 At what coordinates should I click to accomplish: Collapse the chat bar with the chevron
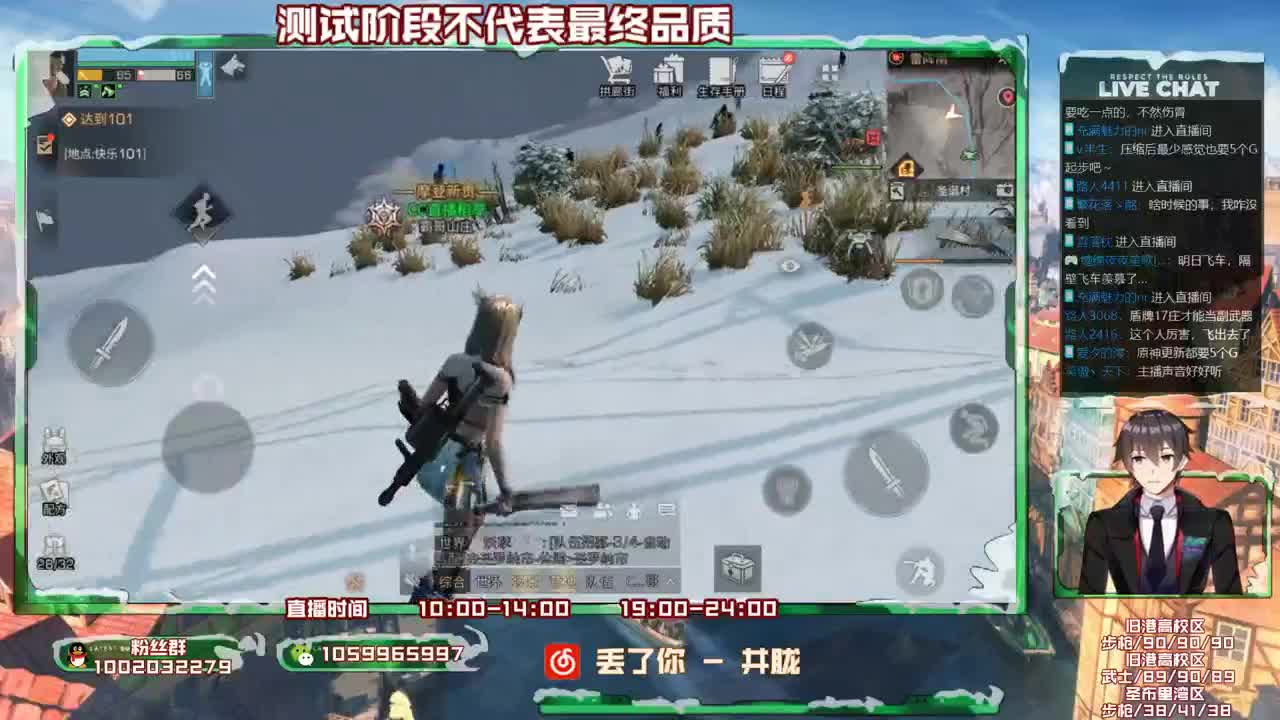click(668, 580)
